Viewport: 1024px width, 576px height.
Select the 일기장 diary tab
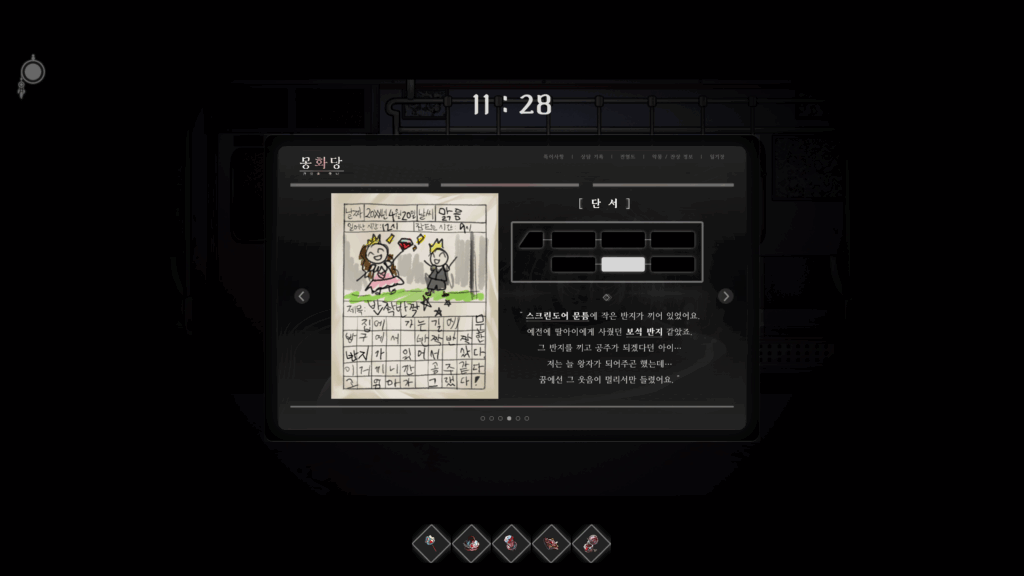717,157
